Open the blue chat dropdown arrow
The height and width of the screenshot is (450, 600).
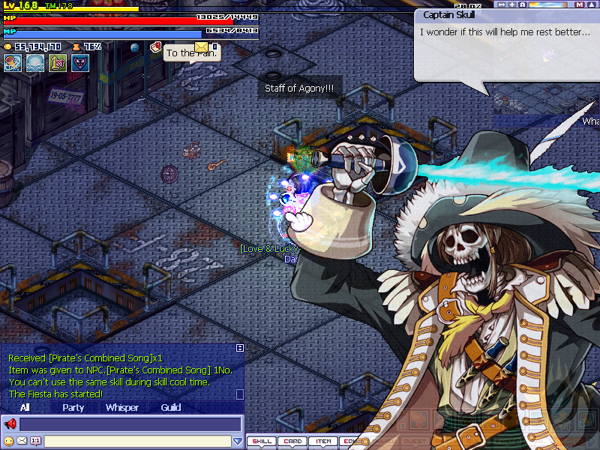click(x=237, y=441)
